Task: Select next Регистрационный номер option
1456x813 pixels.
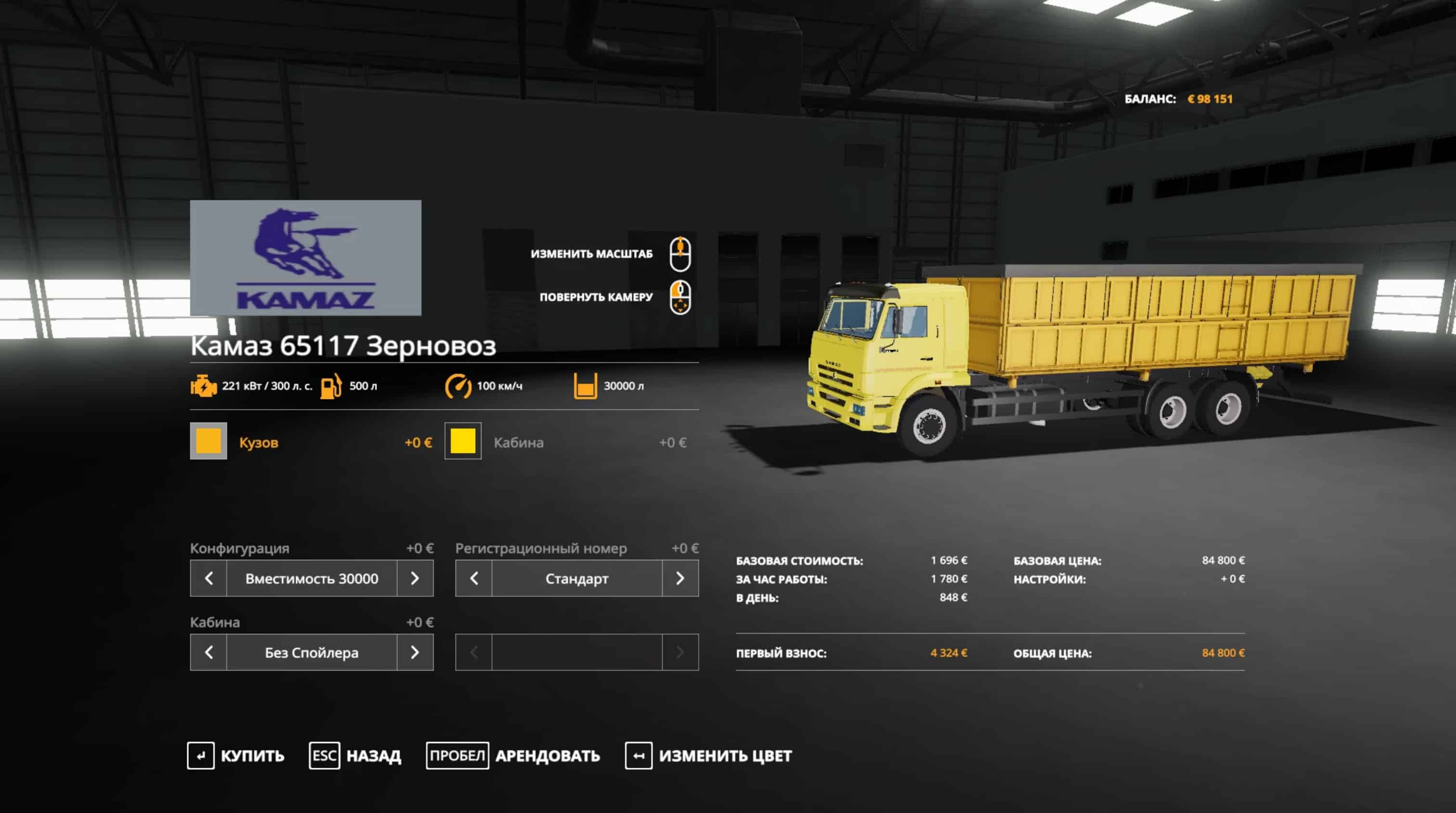Action: 680,578
